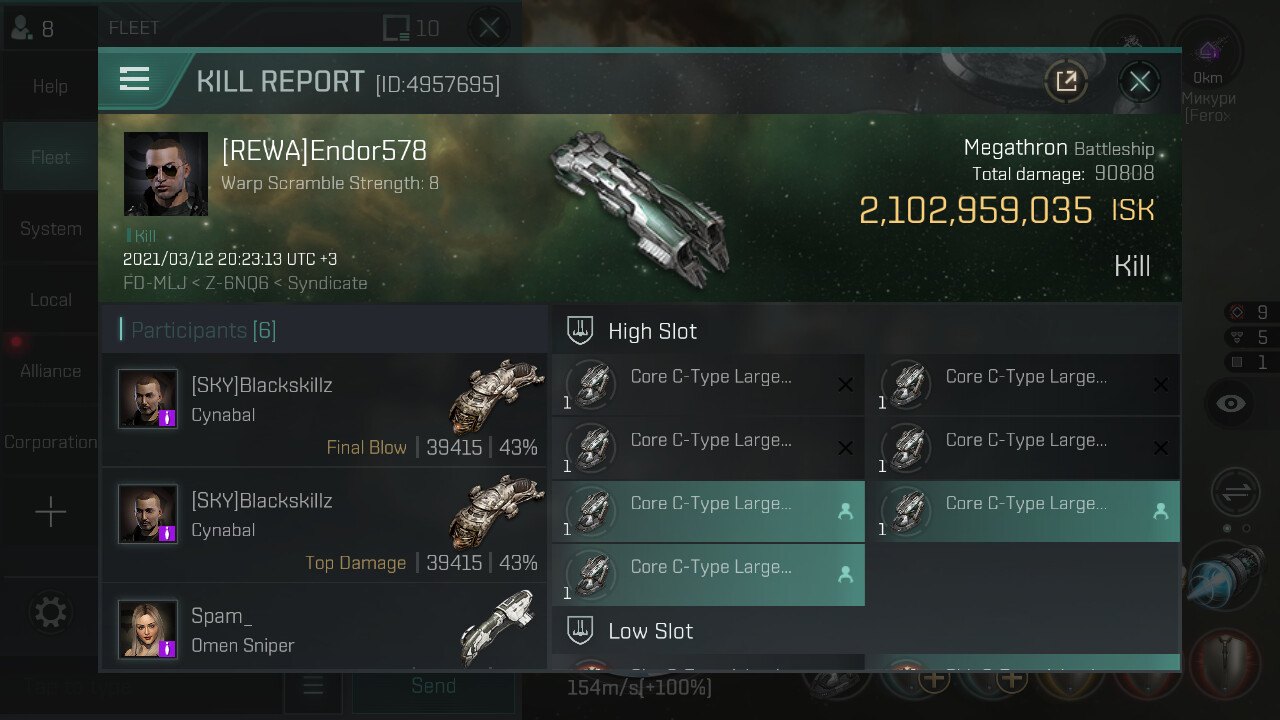Select the Corporation chat channel
The image size is (1280, 720).
tap(50, 441)
